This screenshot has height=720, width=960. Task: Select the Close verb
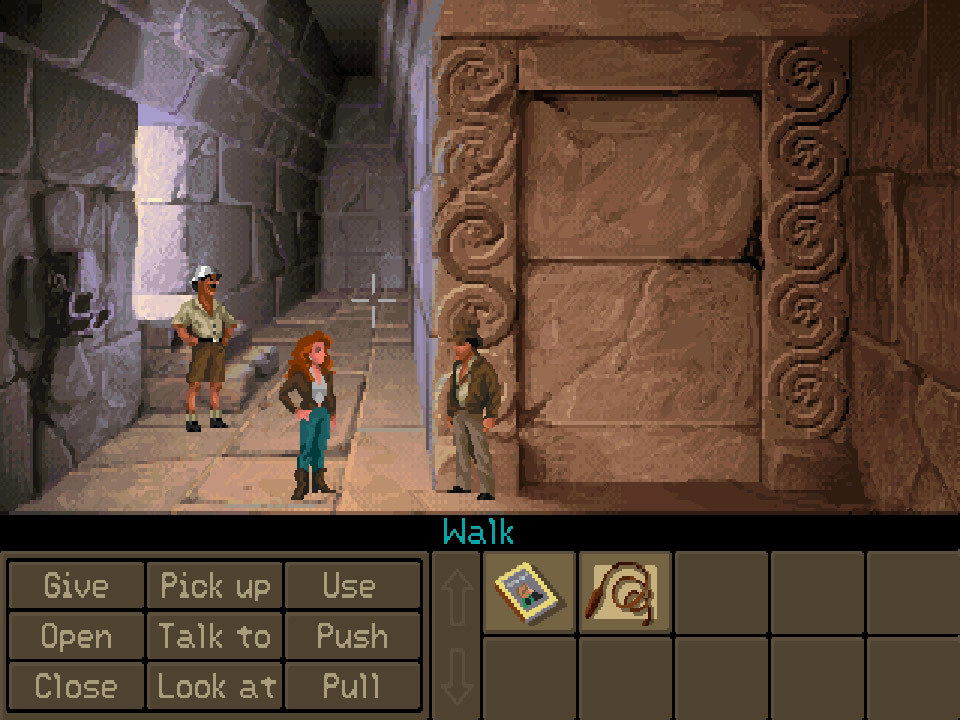(x=76, y=686)
